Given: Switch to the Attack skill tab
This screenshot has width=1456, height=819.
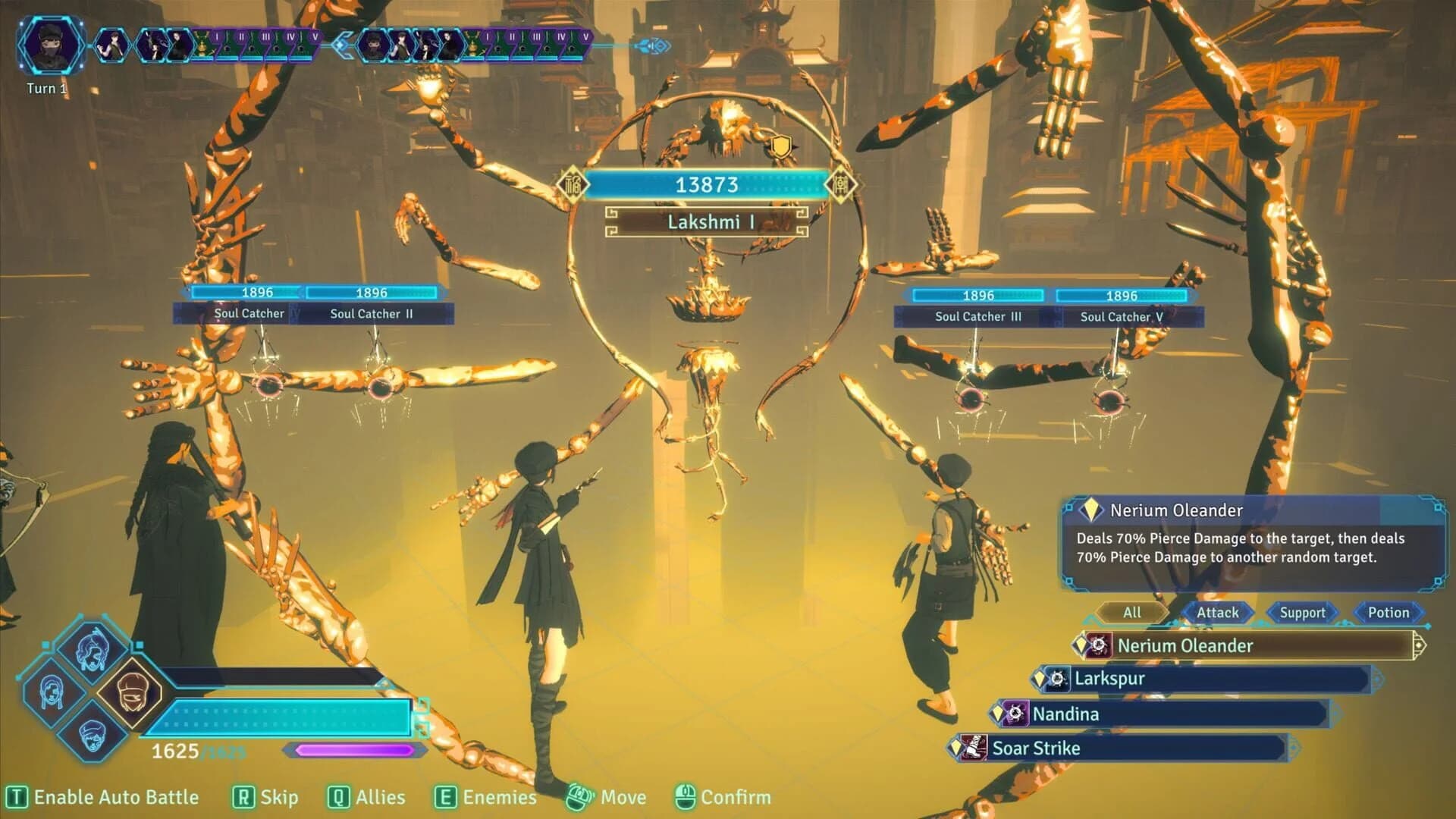Looking at the screenshot, I should click(x=1216, y=613).
